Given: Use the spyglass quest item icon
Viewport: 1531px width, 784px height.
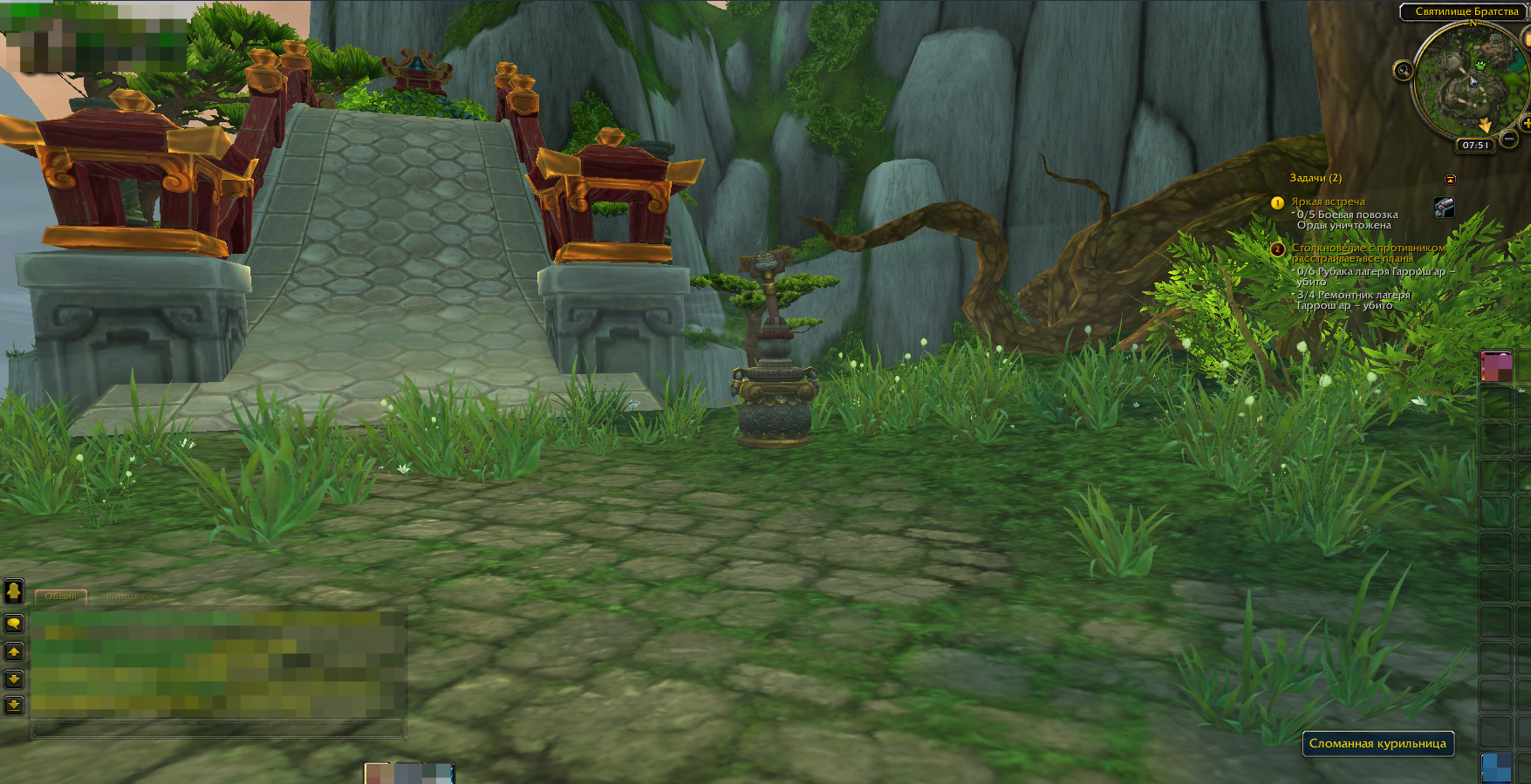Looking at the screenshot, I should [1444, 207].
